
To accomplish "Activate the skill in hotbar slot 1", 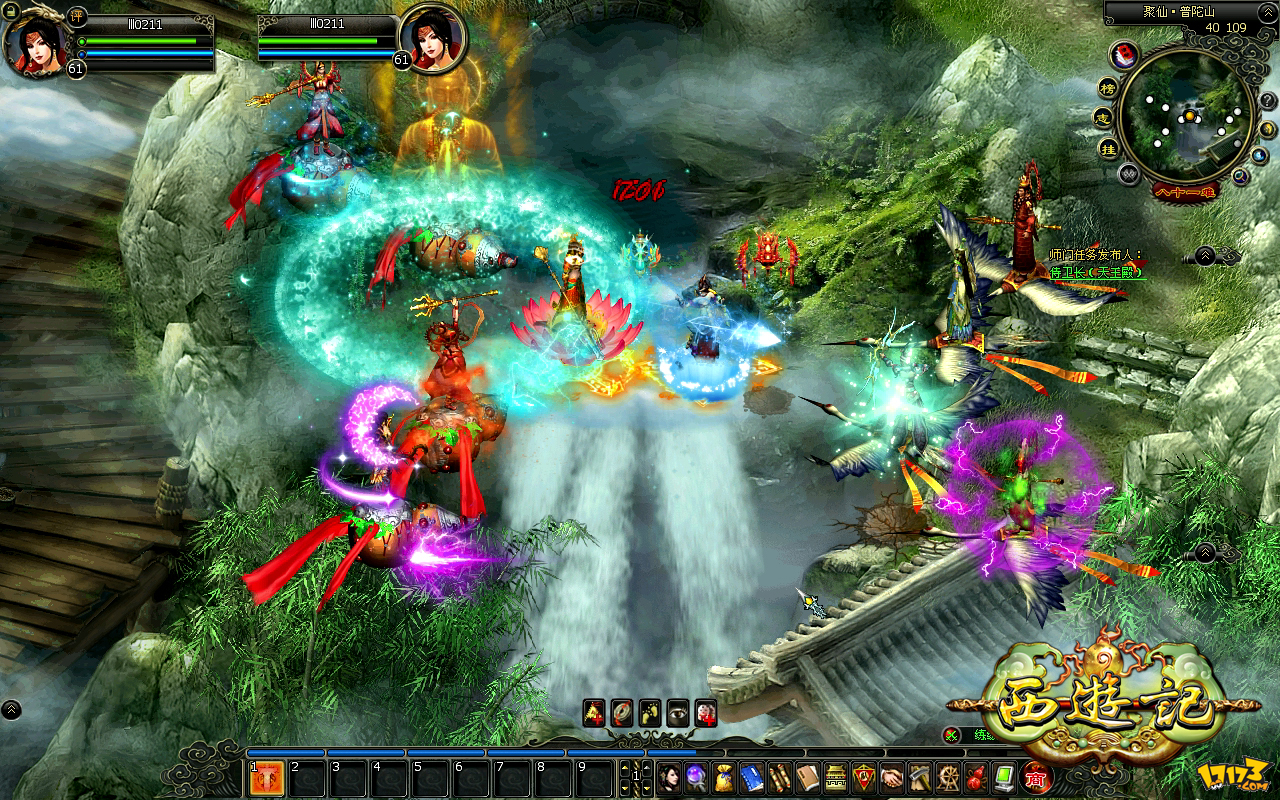I will (265, 778).
